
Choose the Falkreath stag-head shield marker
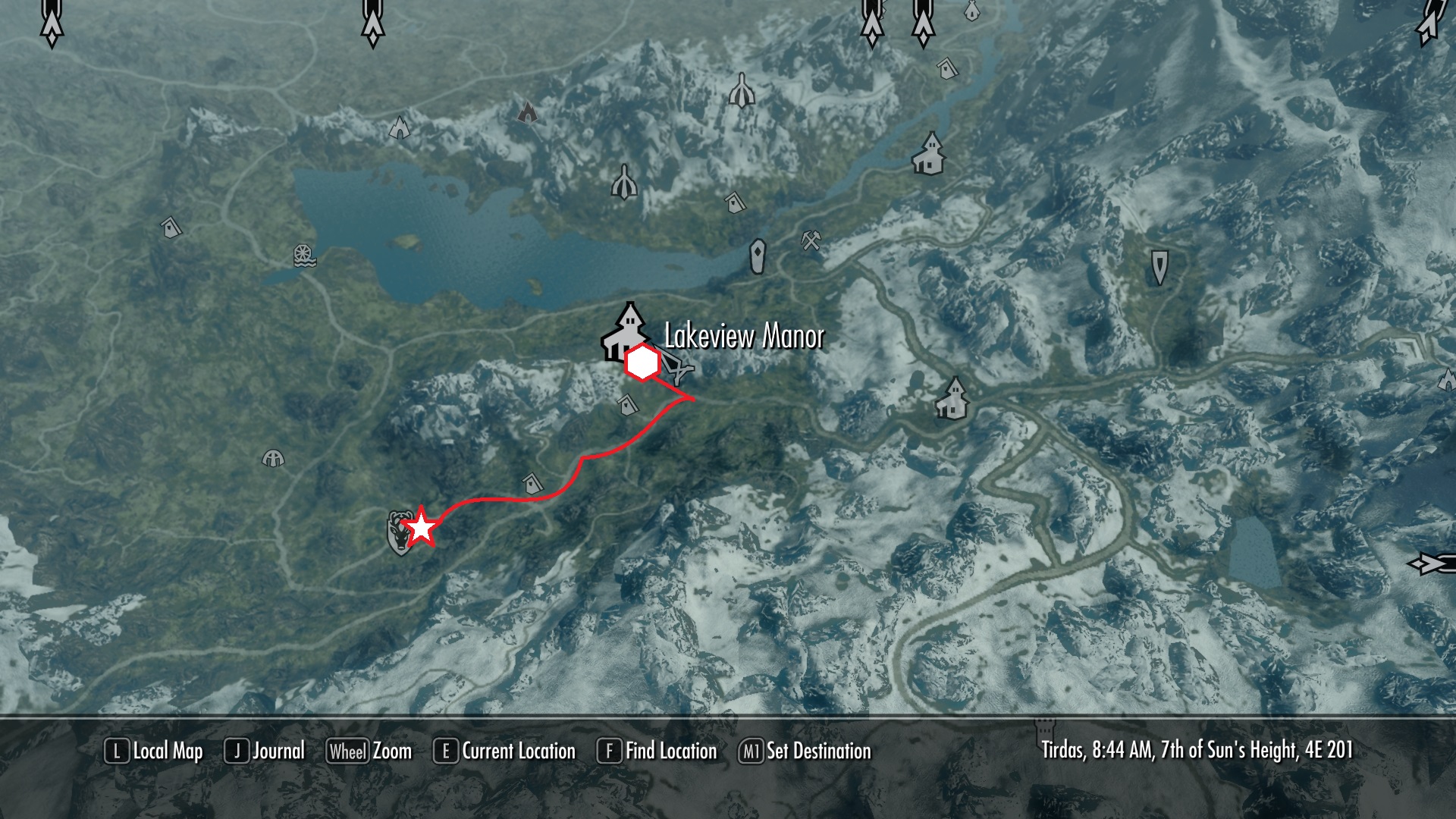pyautogui.click(x=398, y=532)
